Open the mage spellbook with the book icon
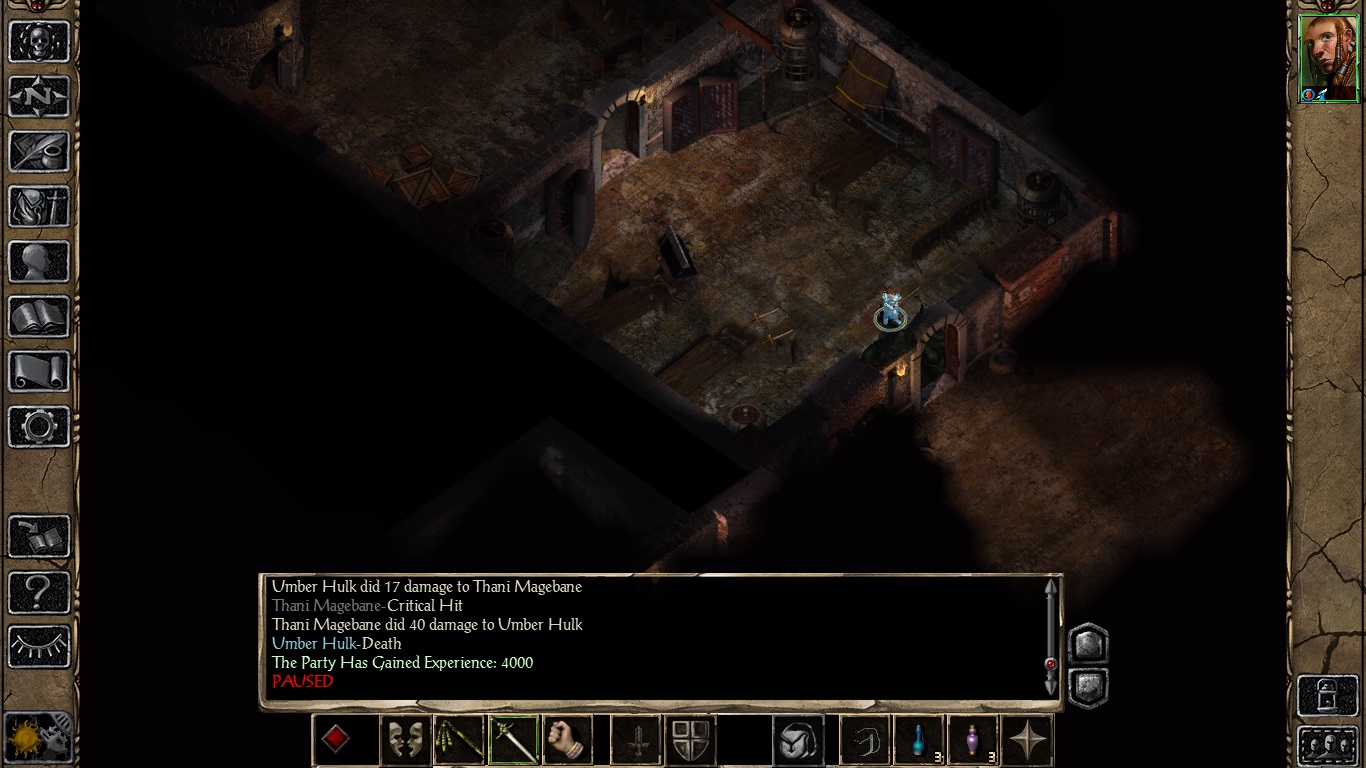This screenshot has width=1366, height=768. point(39,317)
